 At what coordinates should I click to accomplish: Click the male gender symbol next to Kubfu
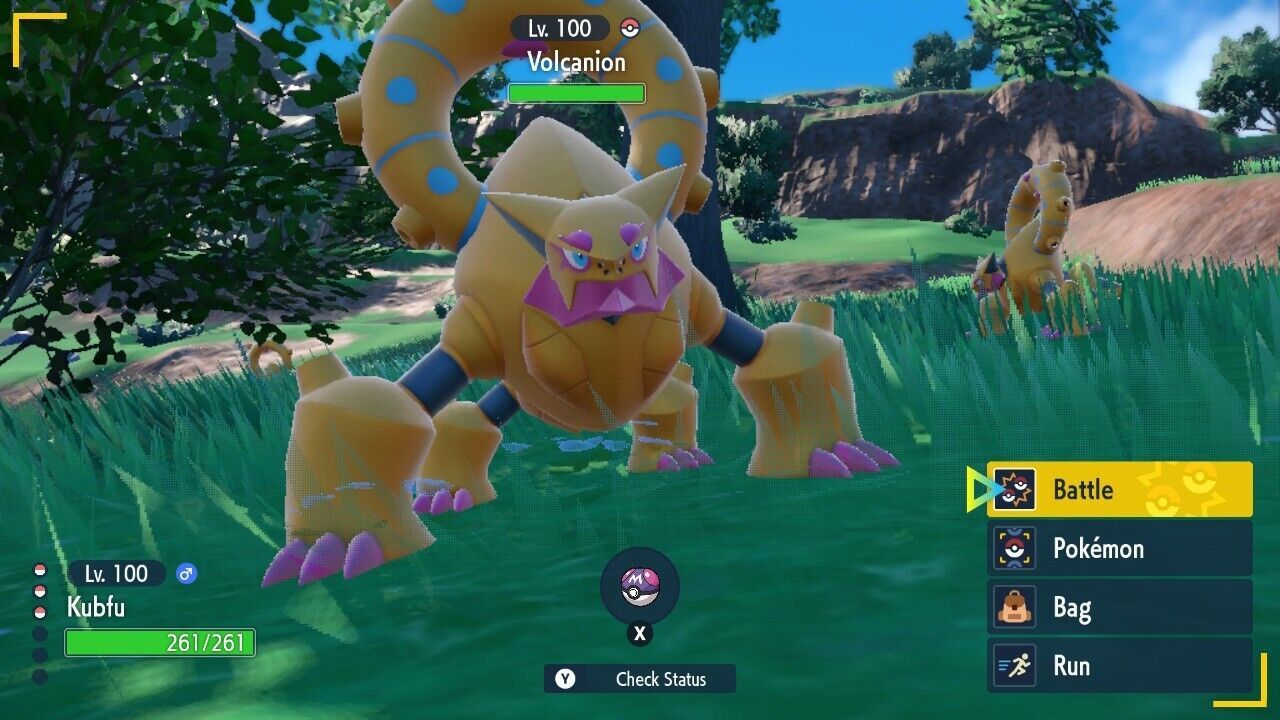185,574
